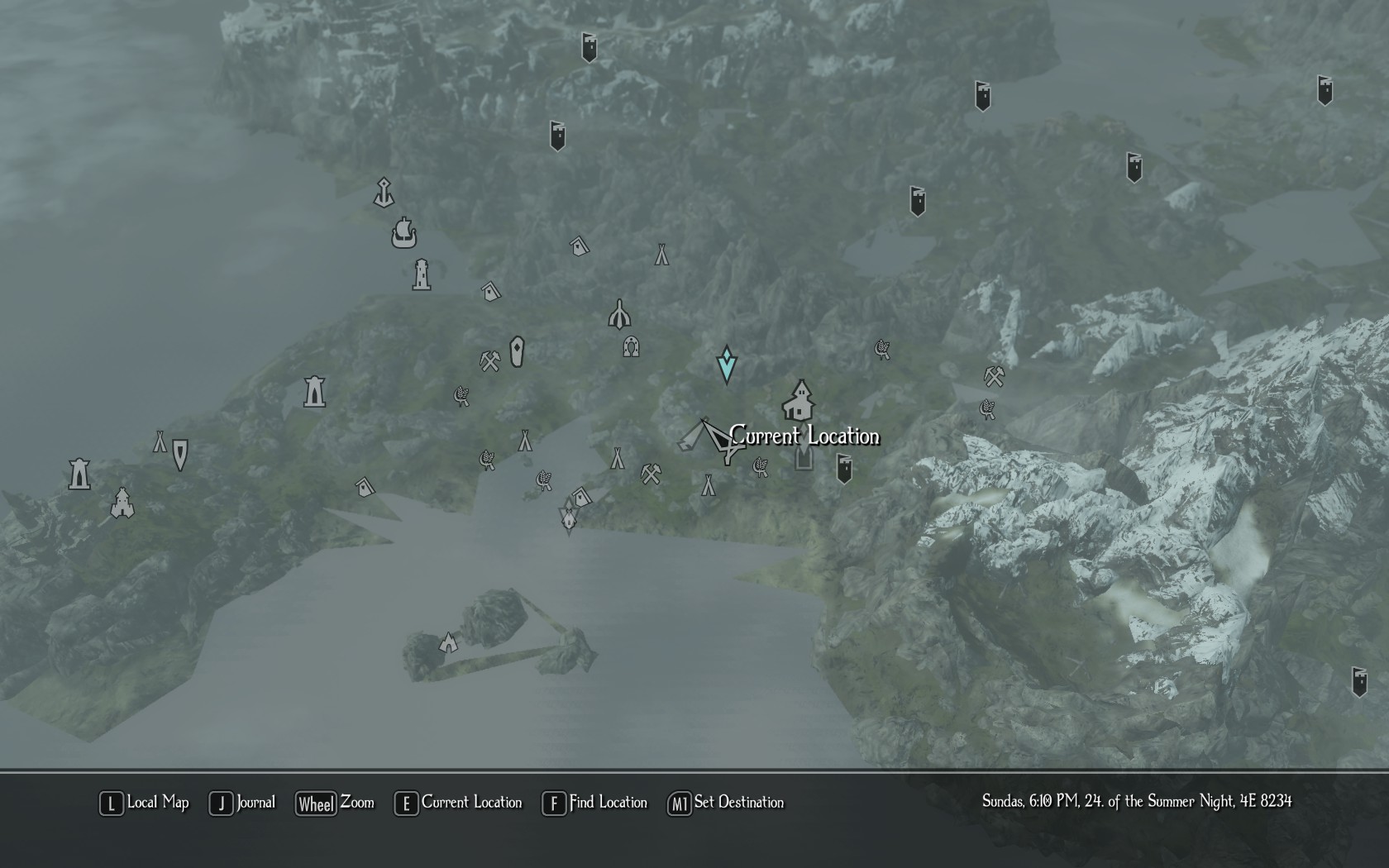Viewport: 1389px width, 868px height.
Task: Select the shield-shaped map marker
Action: point(180,454)
